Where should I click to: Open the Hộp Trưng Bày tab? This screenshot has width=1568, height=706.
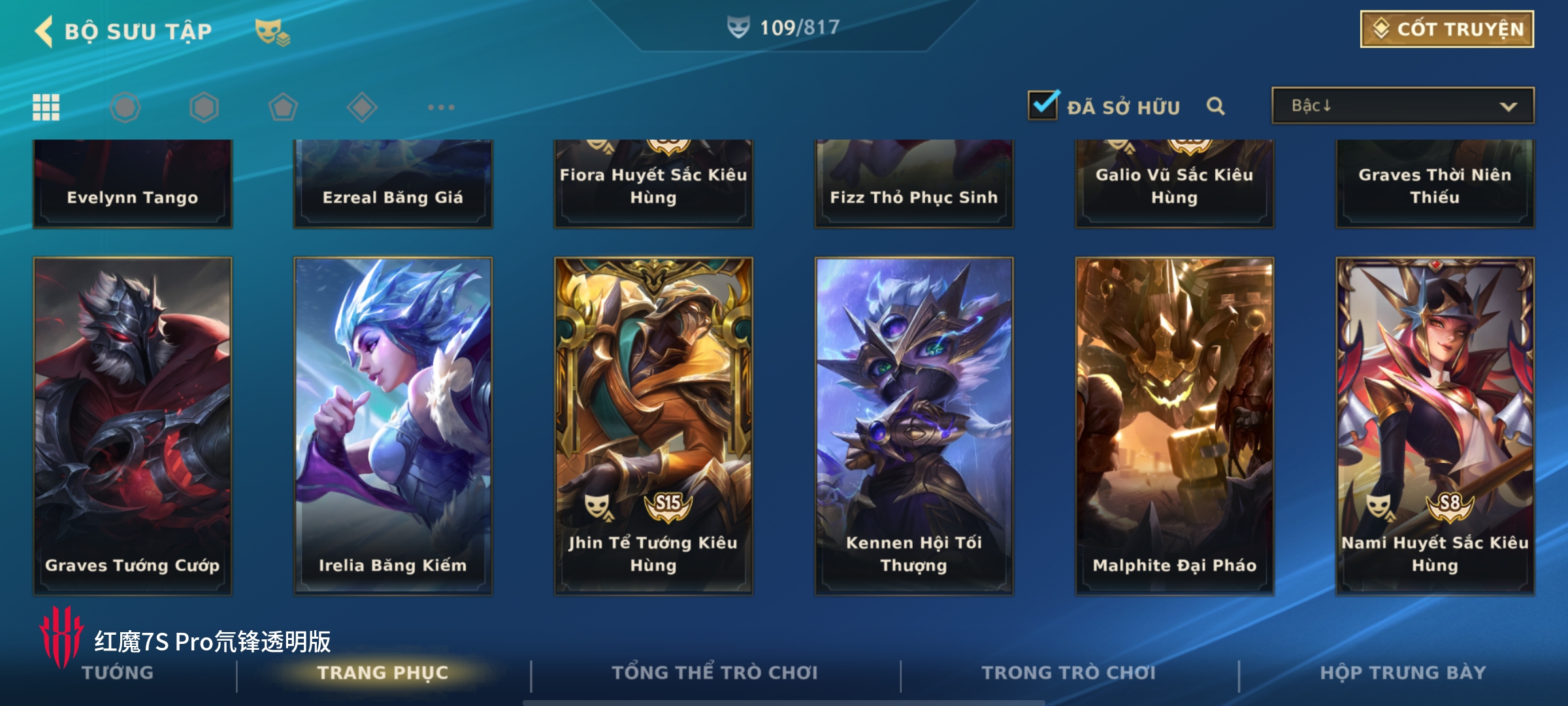[1403, 673]
